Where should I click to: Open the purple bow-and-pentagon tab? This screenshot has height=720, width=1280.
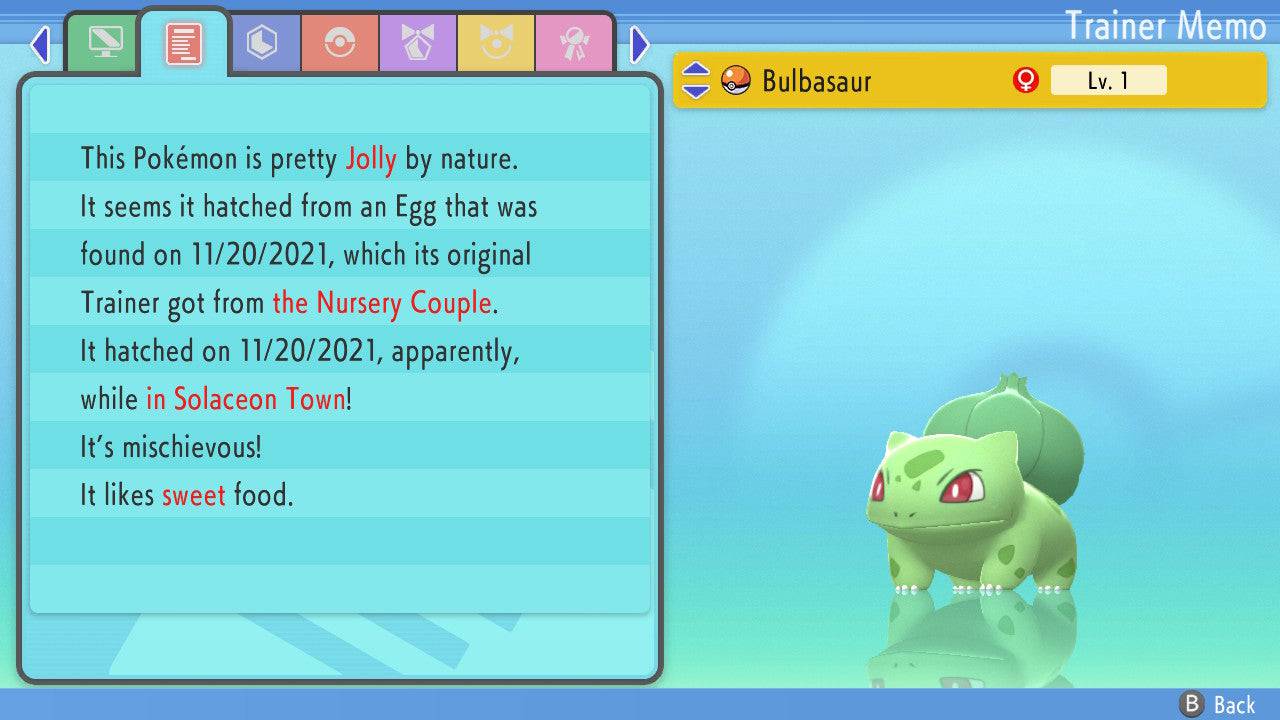click(418, 43)
